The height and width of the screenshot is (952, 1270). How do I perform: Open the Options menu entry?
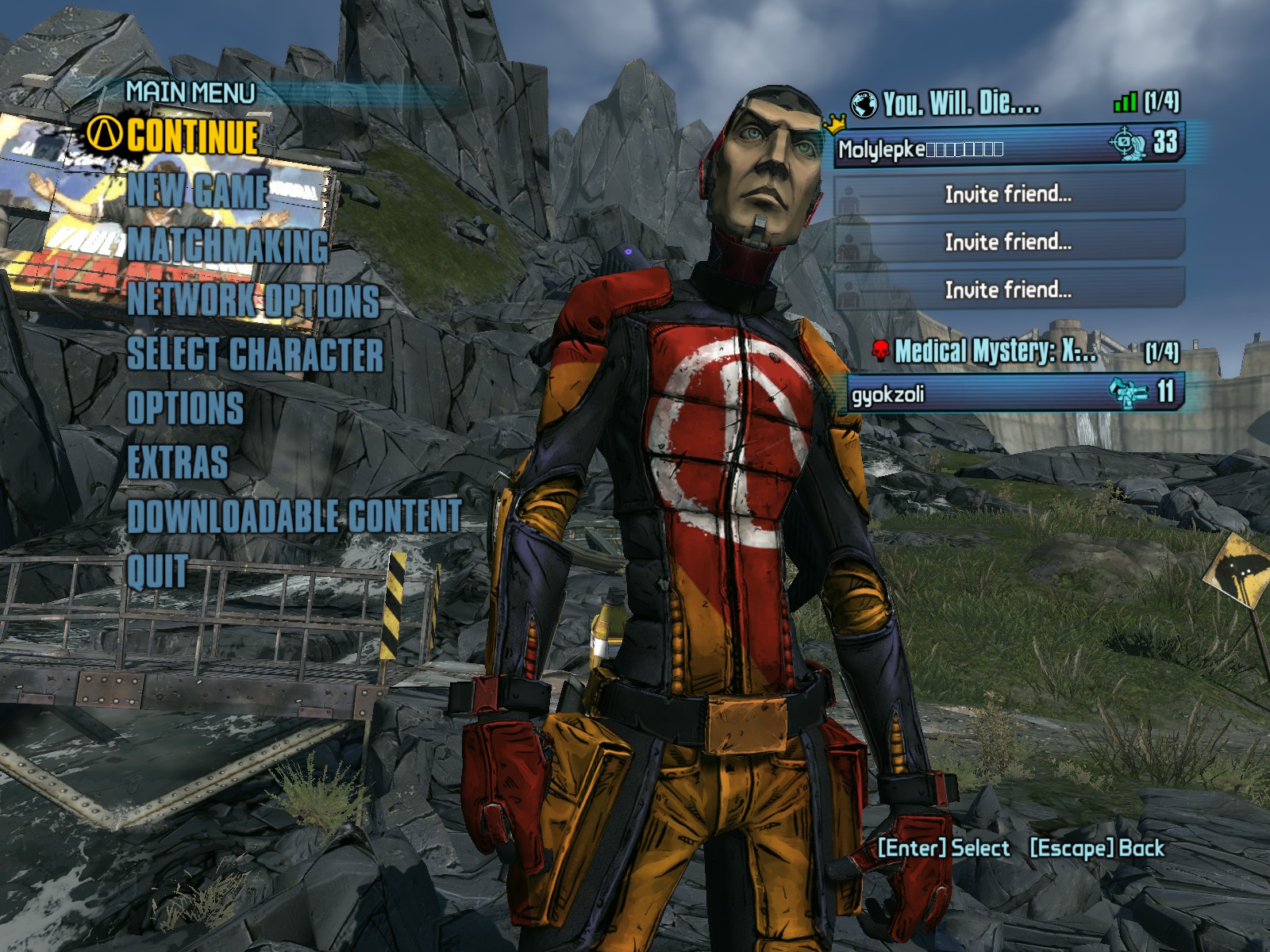point(185,409)
